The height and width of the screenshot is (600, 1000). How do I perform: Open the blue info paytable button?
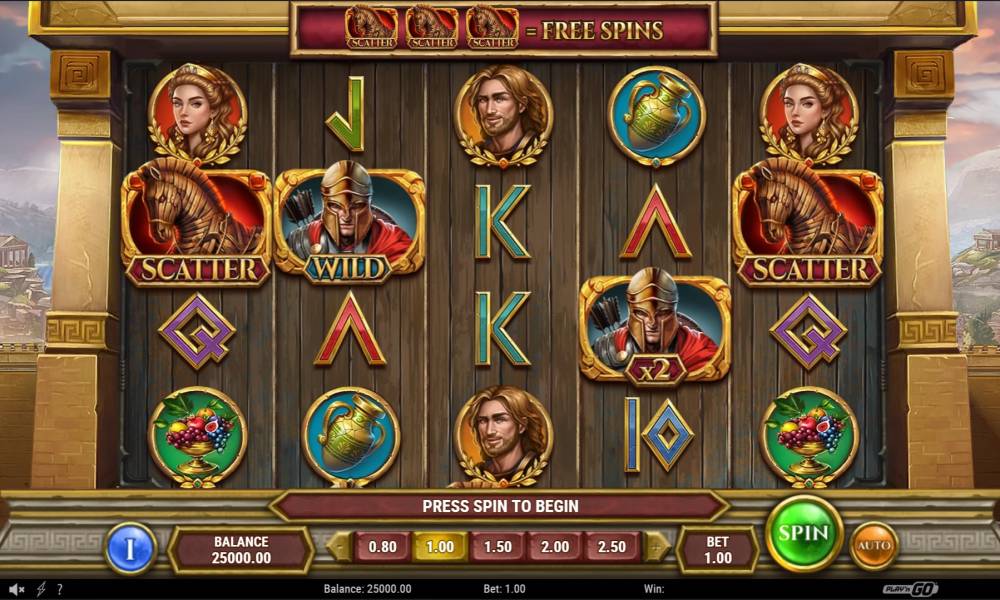(x=131, y=548)
